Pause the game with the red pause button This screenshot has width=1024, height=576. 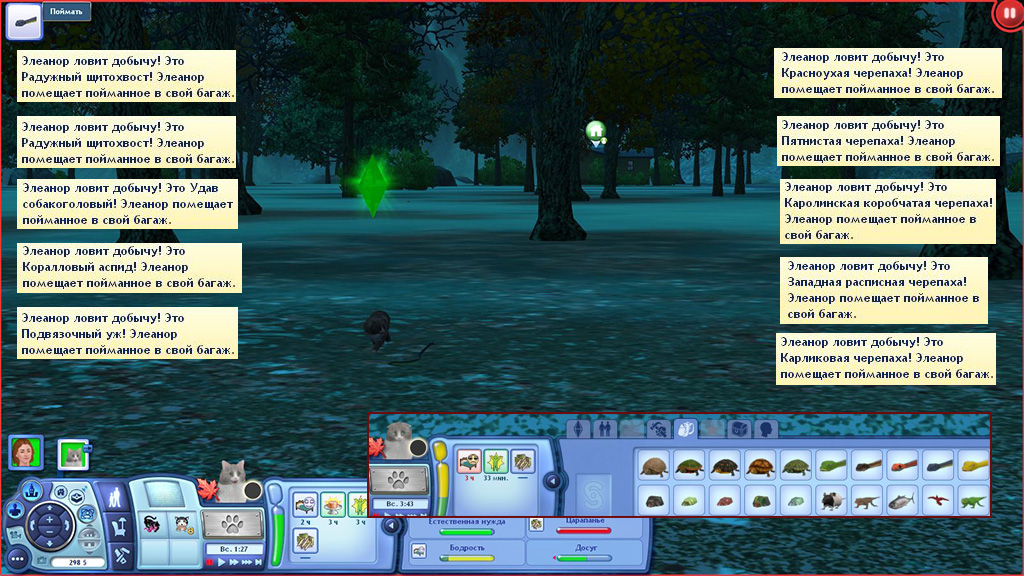click(x=1009, y=15)
